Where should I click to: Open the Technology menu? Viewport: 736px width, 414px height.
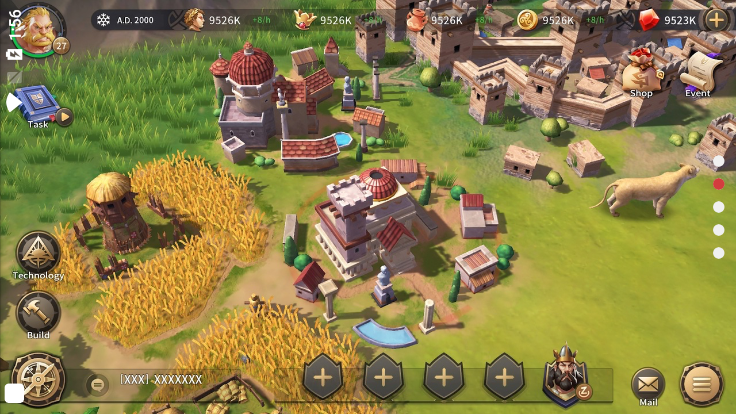coord(38,253)
